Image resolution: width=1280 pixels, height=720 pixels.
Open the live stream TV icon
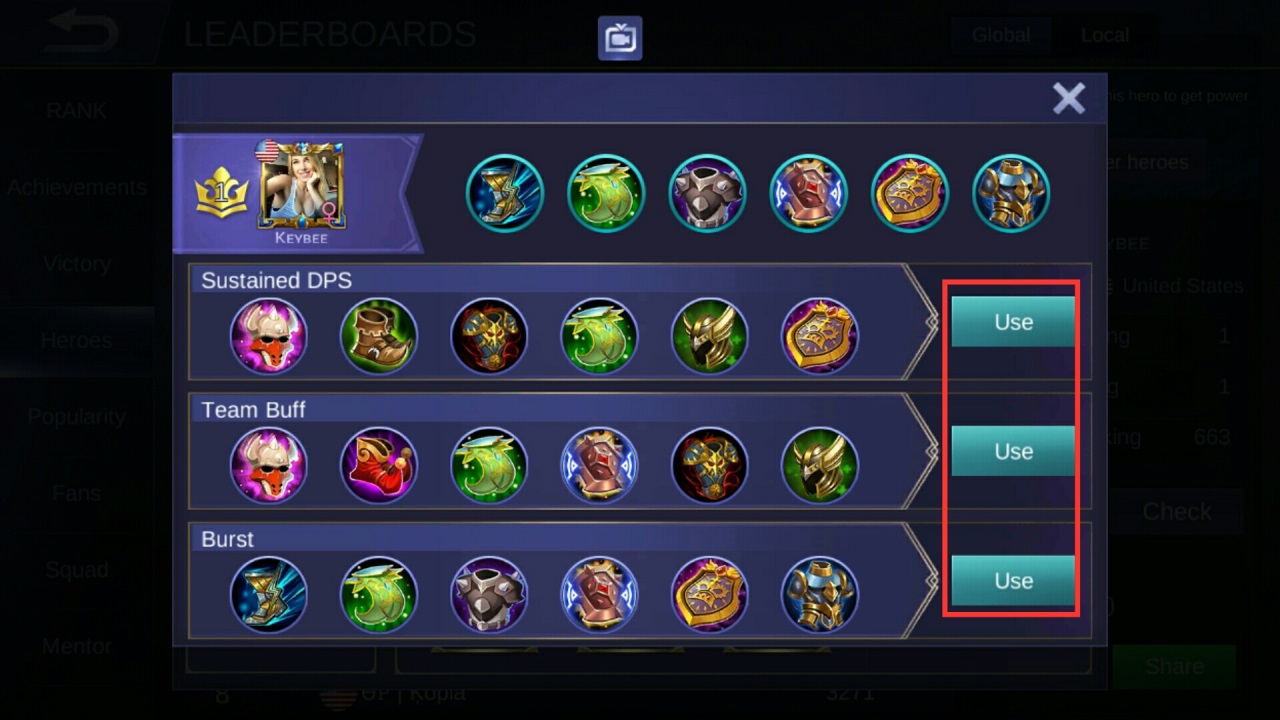coord(620,38)
